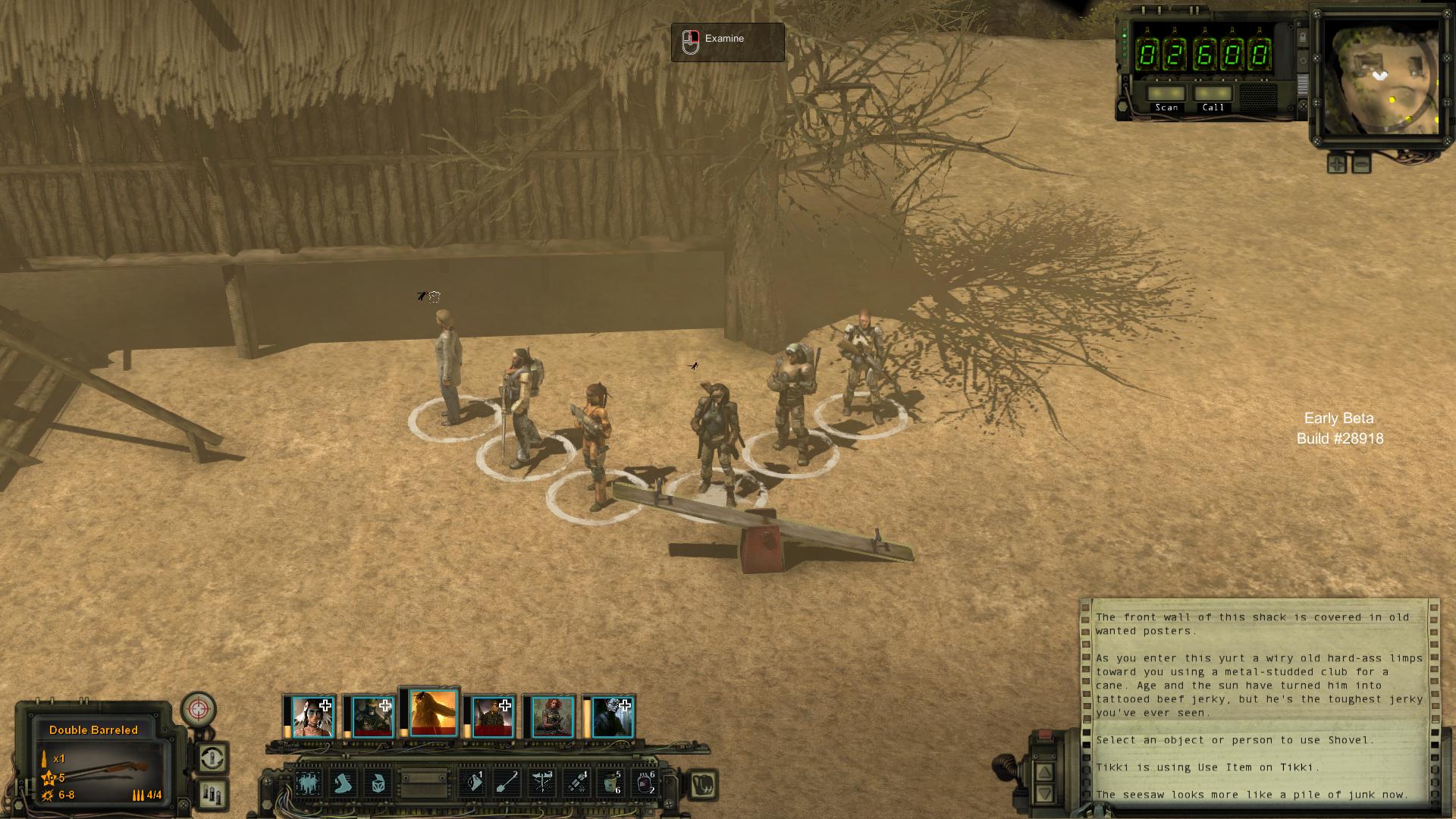The width and height of the screenshot is (1456, 819).
Task: Select the dynamite hotbar slot
Action: [577, 783]
